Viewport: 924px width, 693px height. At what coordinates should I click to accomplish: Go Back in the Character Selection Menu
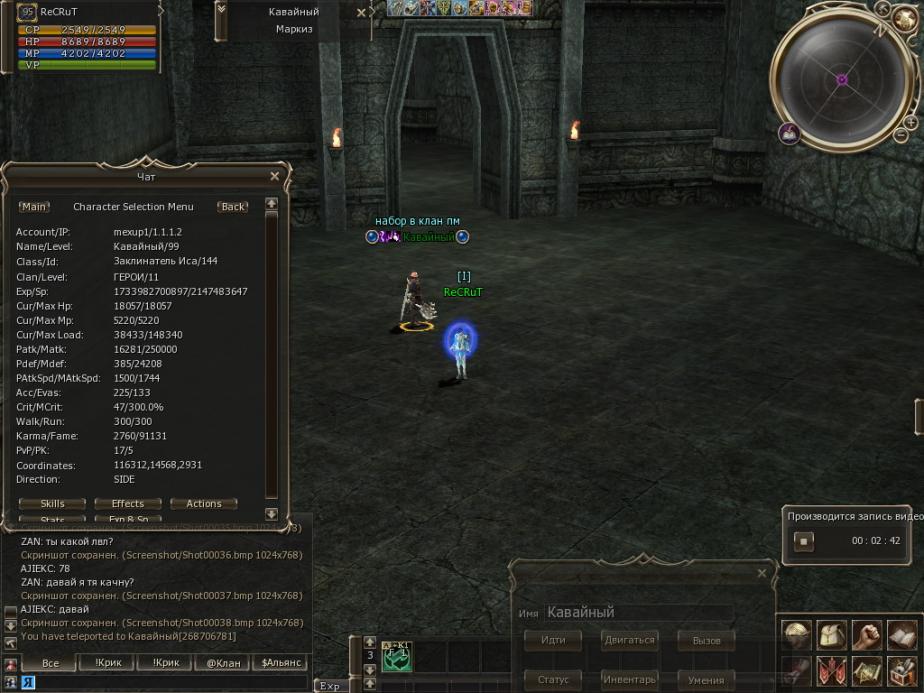(233, 207)
